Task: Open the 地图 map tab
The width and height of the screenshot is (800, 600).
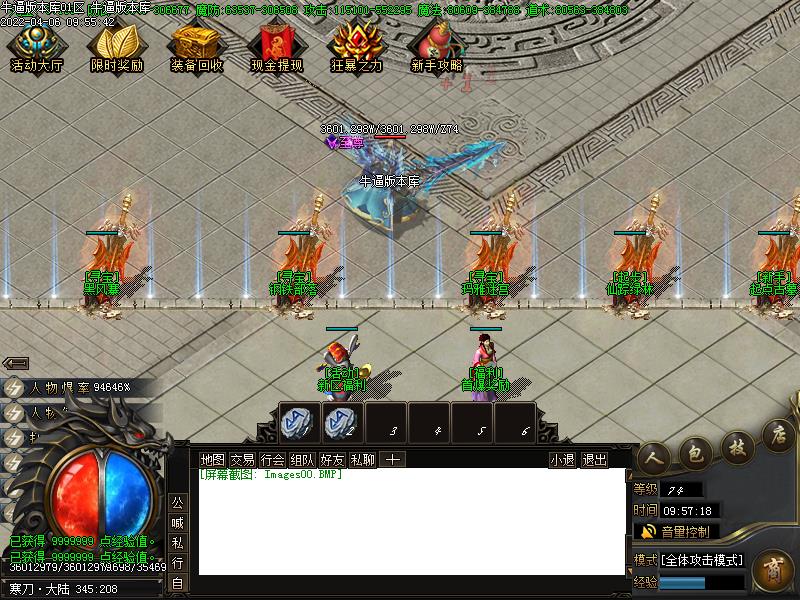Action: [x=213, y=460]
